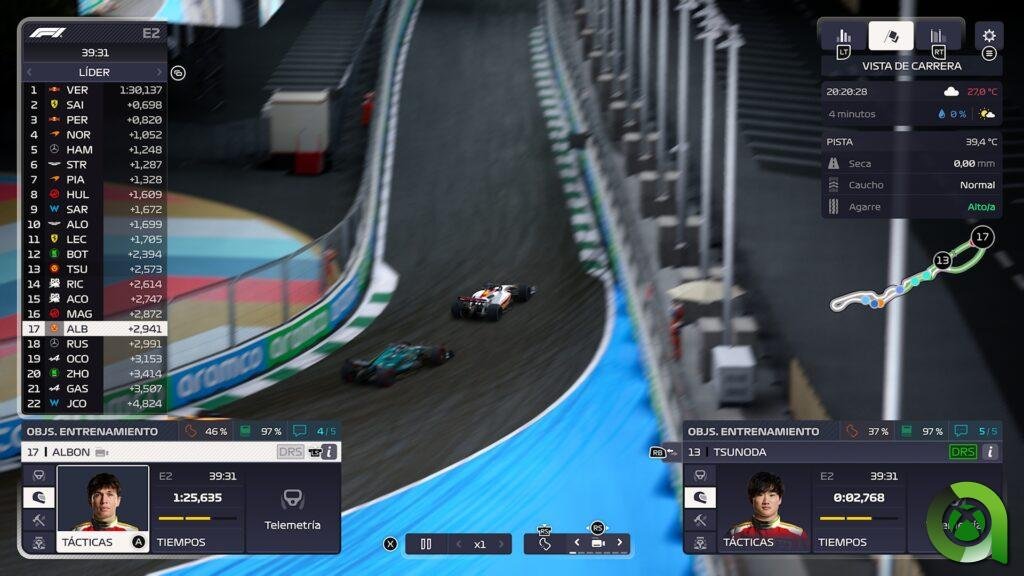
Task: Open Albon's Telemetría panel
Action: [x=292, y=508]
